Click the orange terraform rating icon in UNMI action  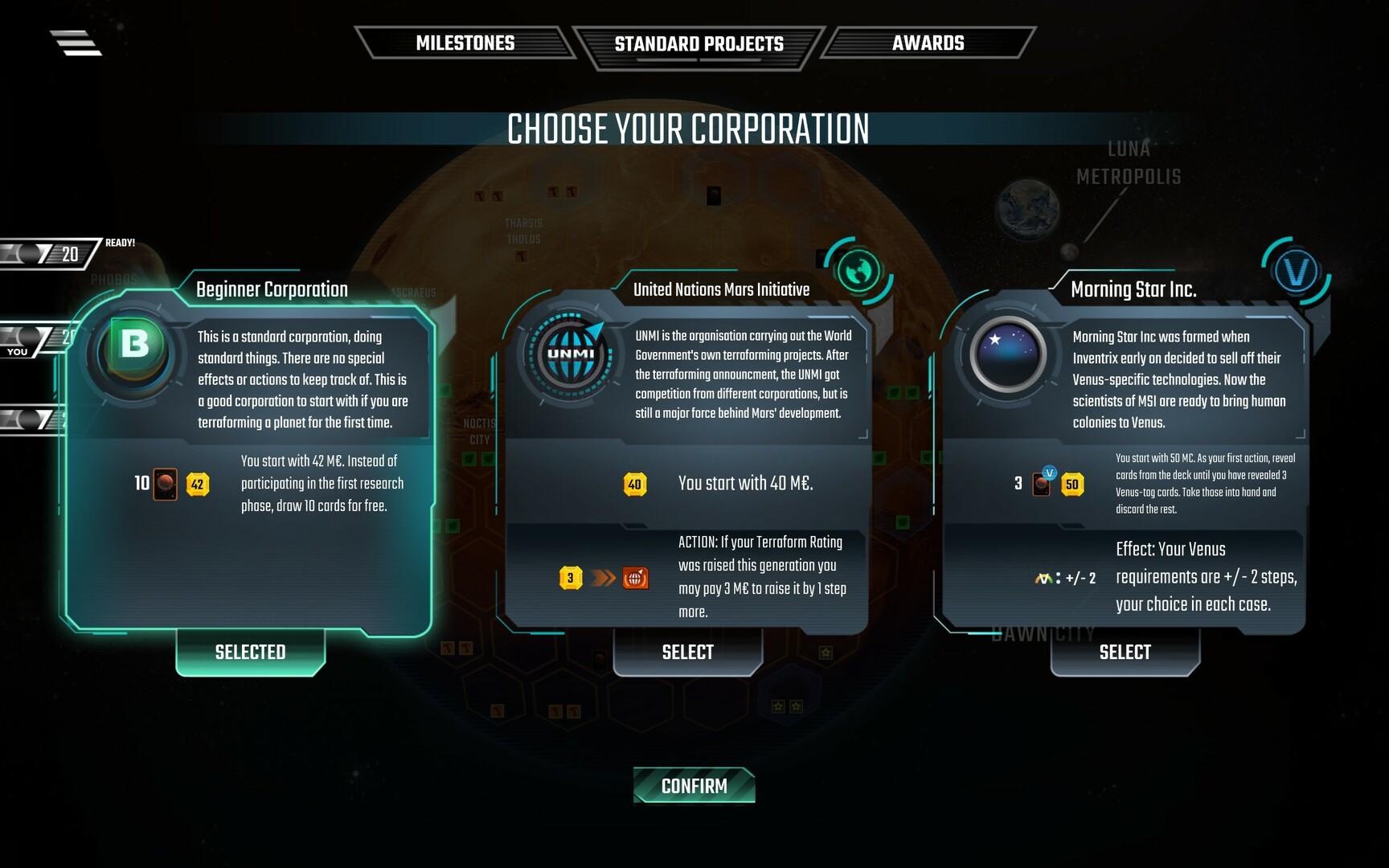(x=634, y=576)
